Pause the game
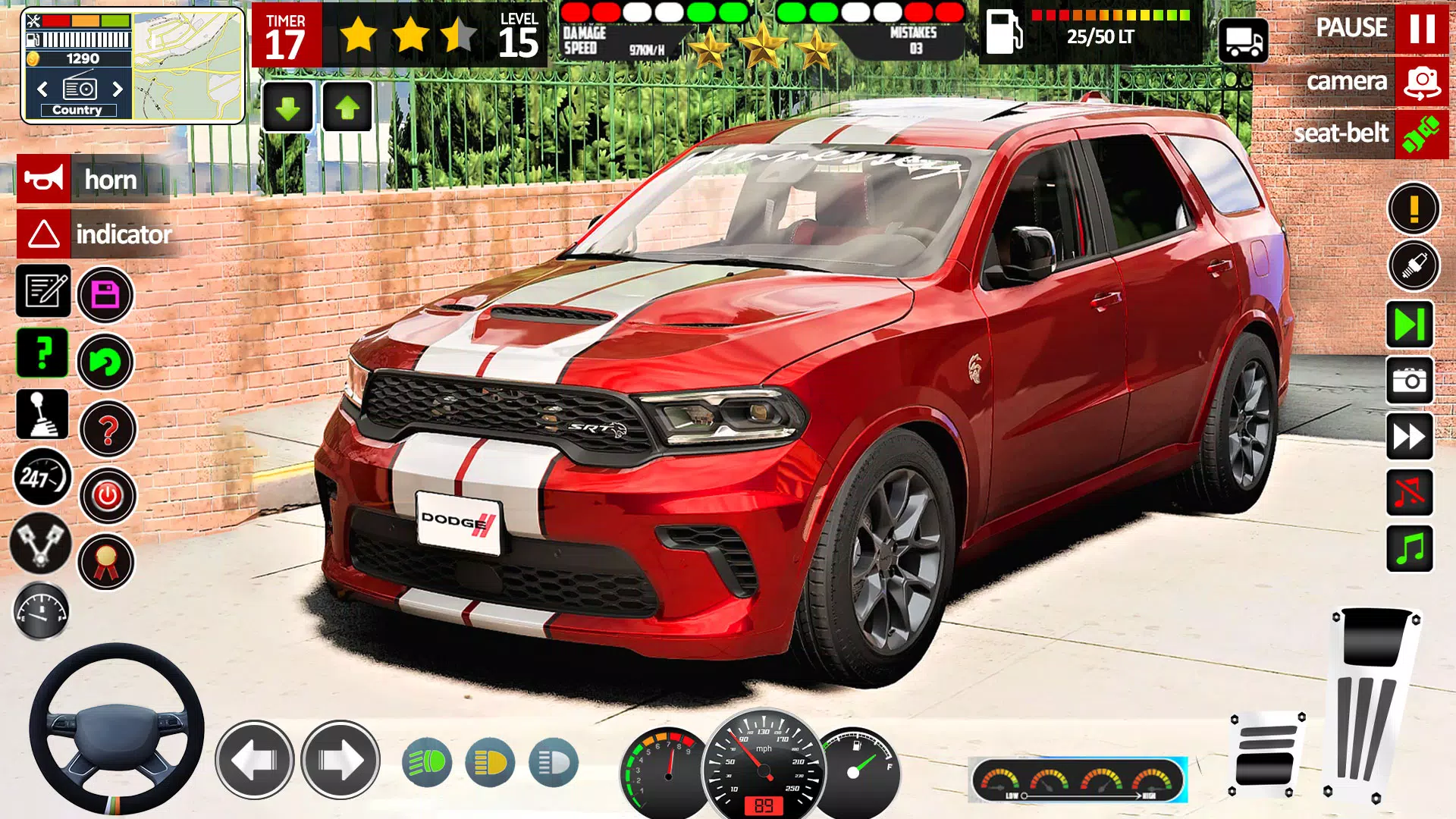Screen dimensions: 1456x819 [1421, 28]
